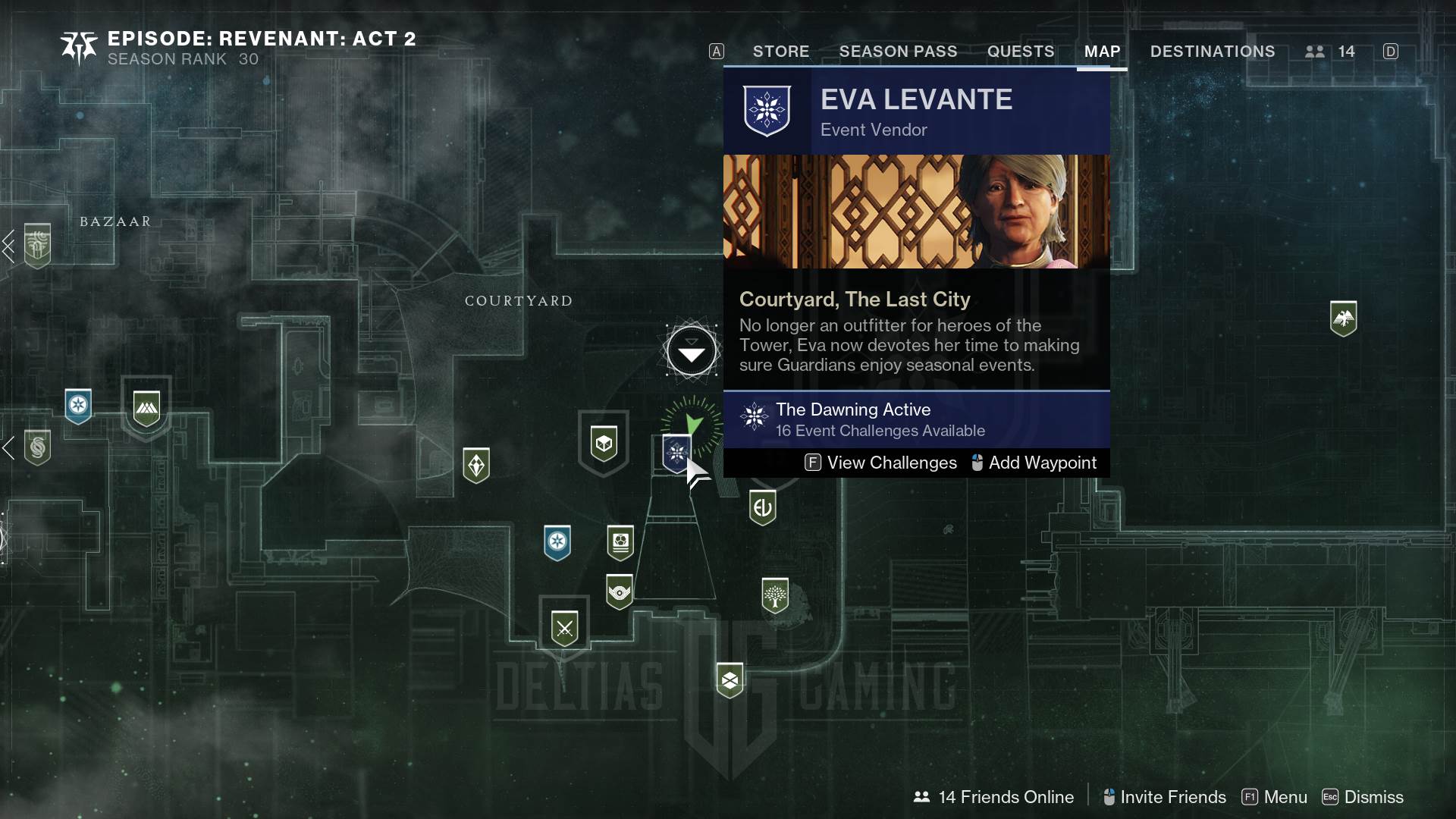
Task: Choose the stacked cube vendor marker
Action: coord(730,680)
